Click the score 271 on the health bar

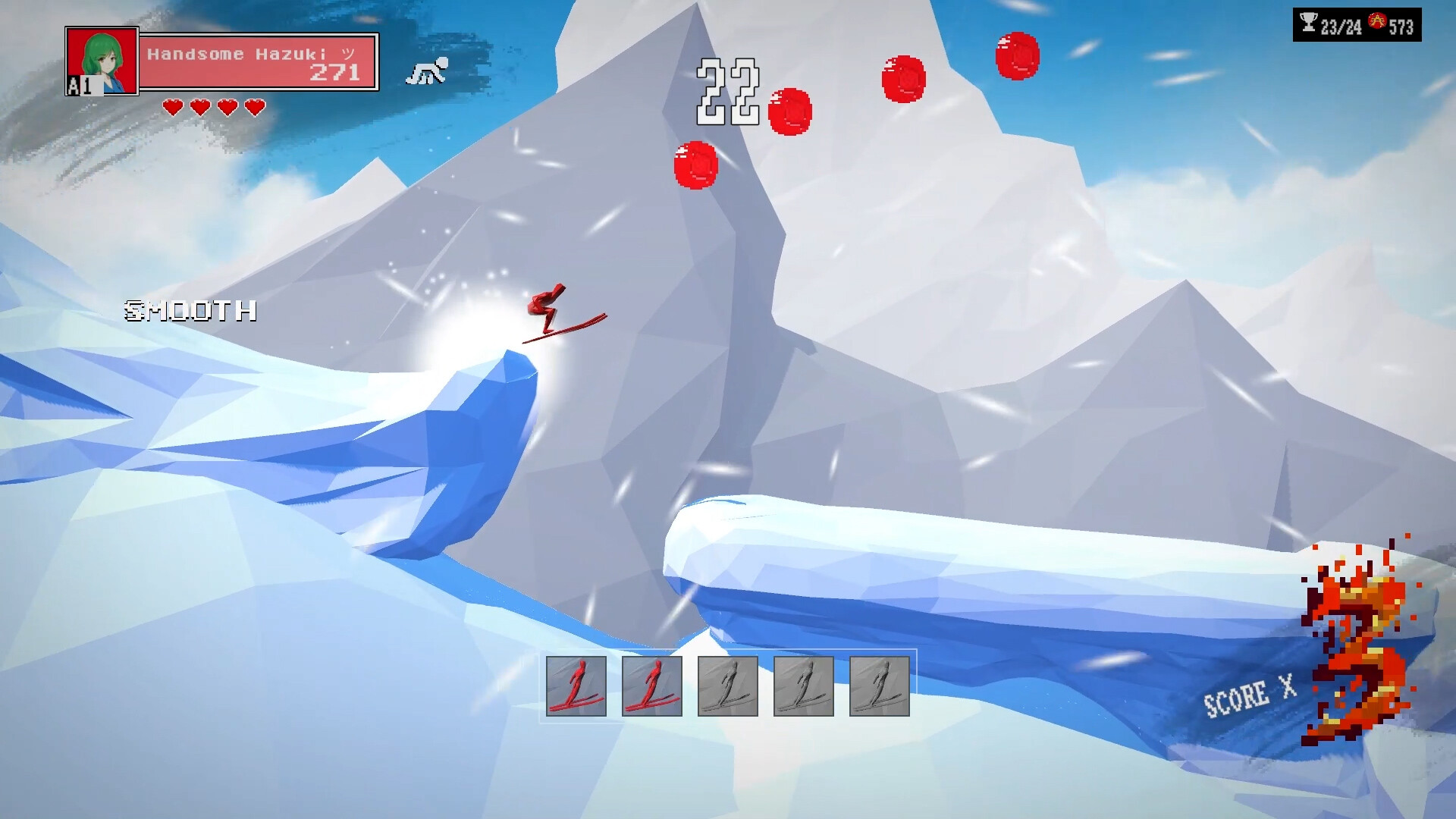[x=334, y=74]
